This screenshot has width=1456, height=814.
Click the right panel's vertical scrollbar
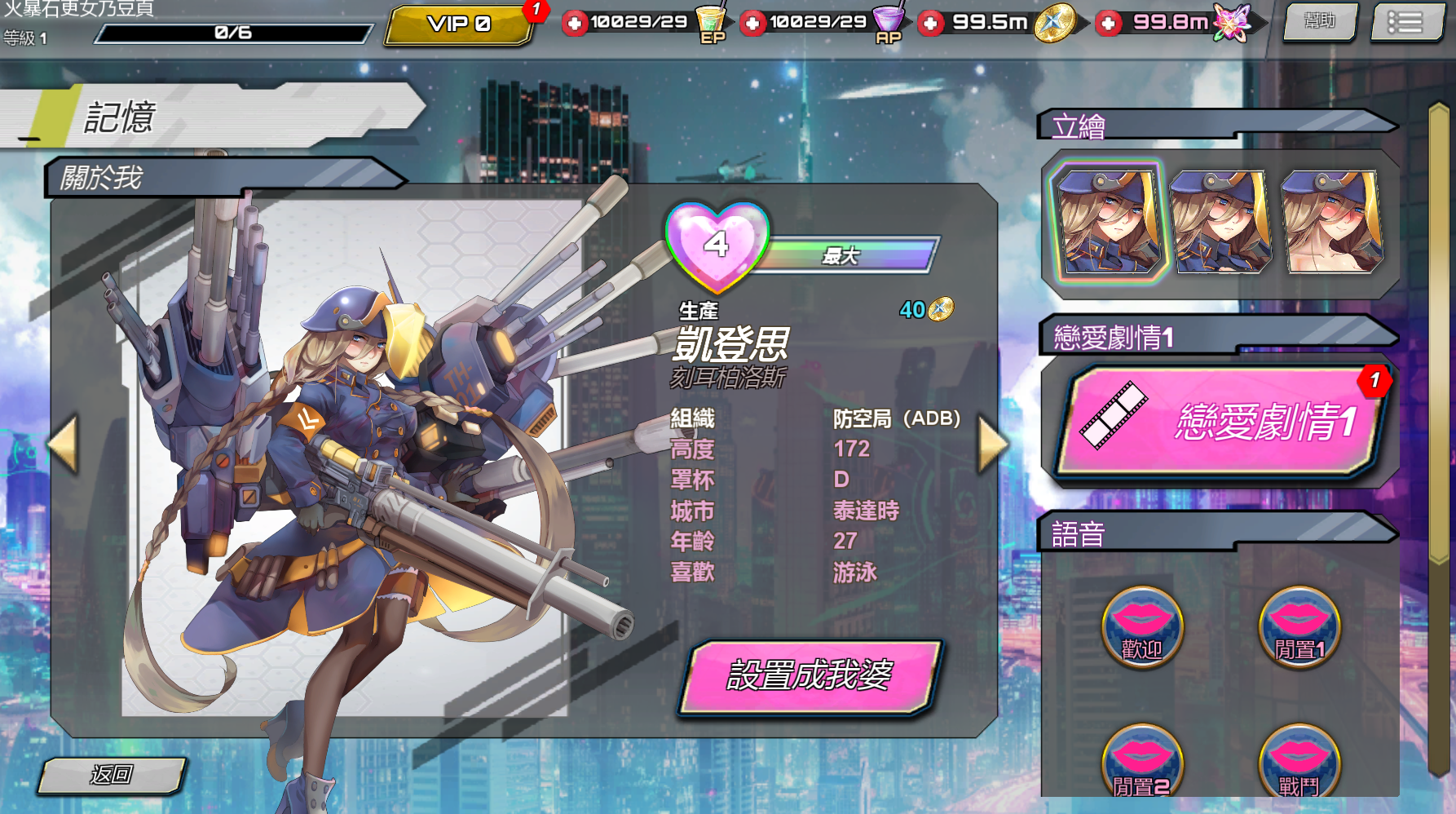click(x=1439, y=440)
